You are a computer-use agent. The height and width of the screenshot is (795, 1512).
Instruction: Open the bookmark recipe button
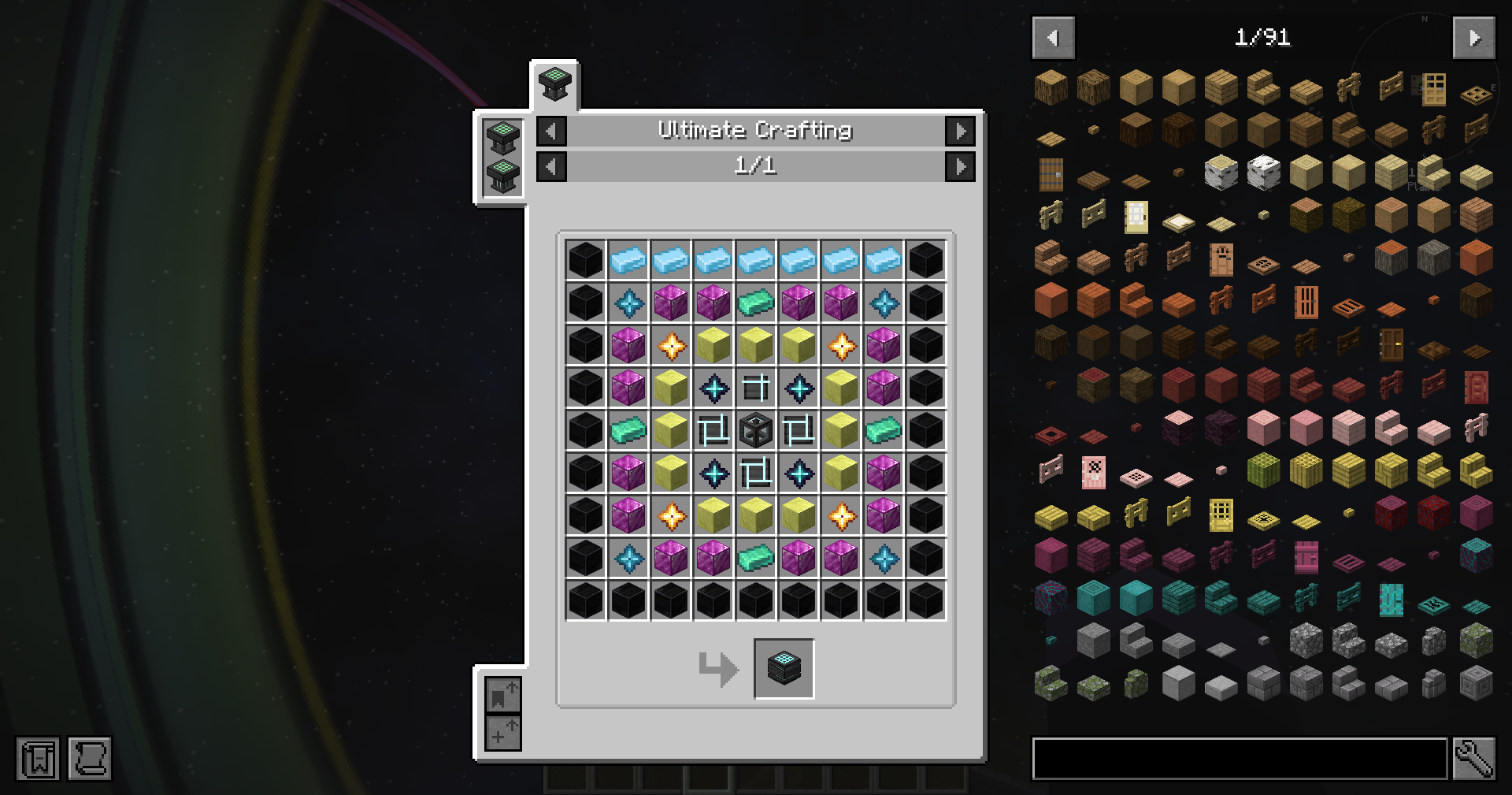tap(502, 695)
